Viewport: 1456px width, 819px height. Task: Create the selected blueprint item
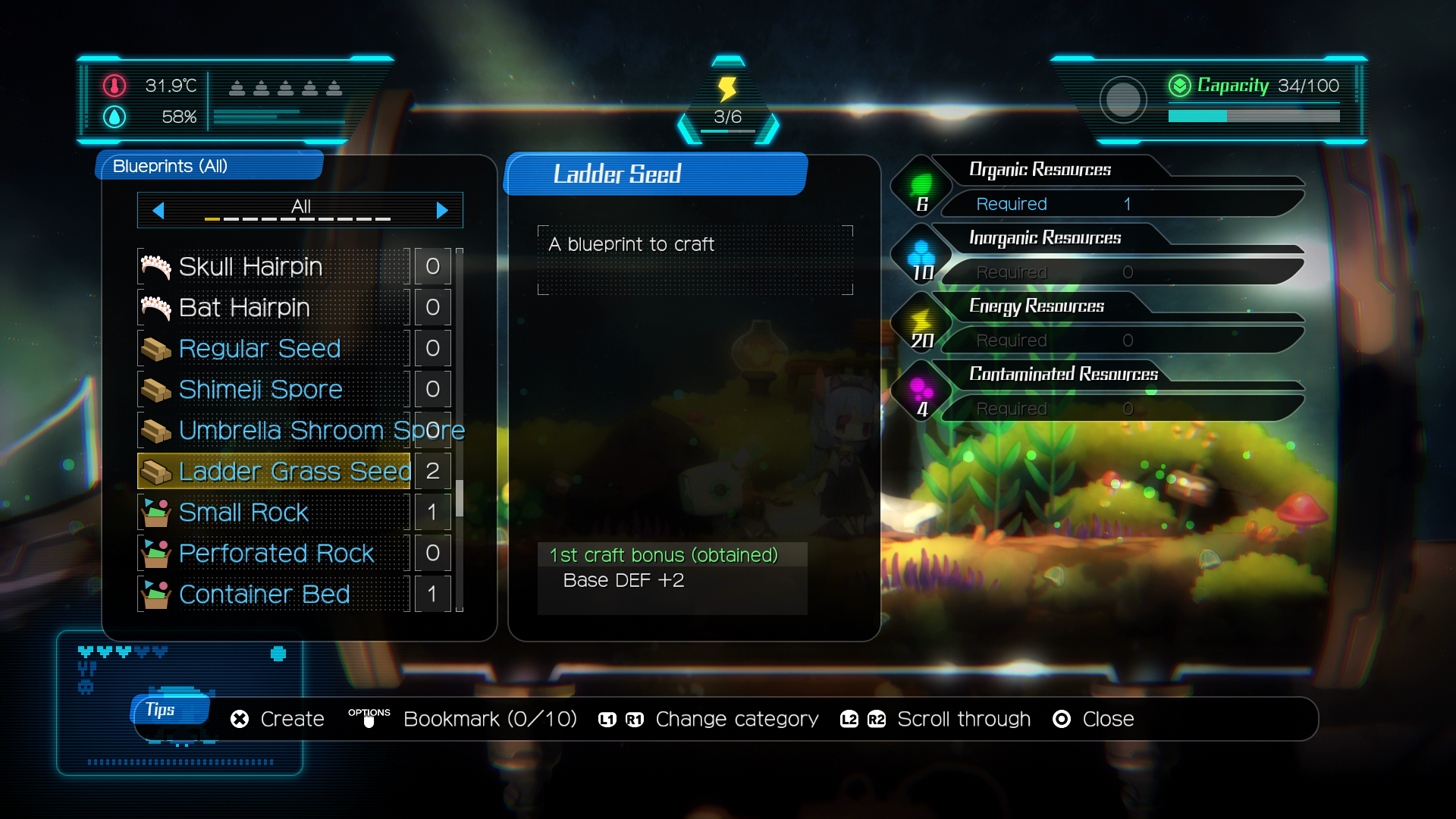[278, 719]
